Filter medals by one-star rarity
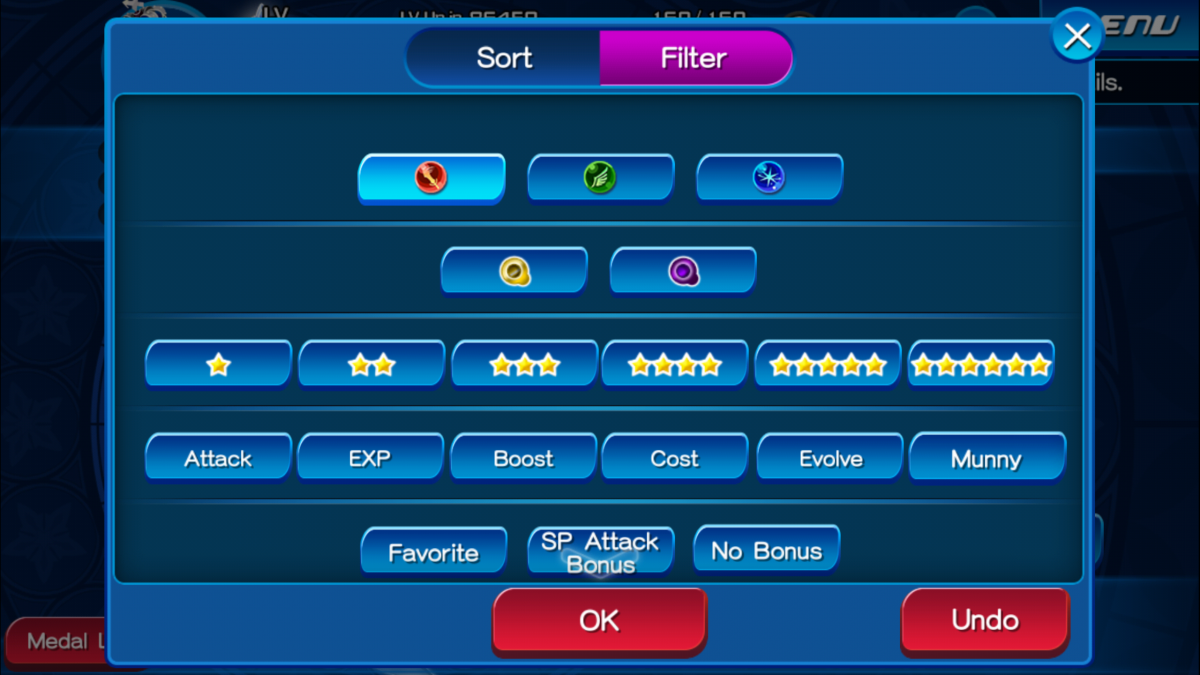Viewport: 1200px width, 675px height. point(218,365)
